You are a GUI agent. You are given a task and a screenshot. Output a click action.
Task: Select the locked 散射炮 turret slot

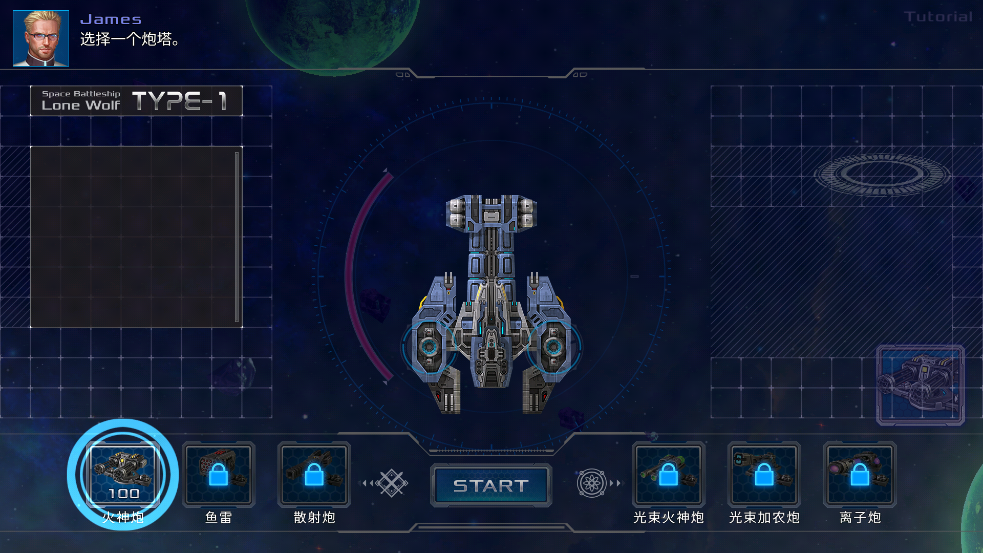coord(314,475)
